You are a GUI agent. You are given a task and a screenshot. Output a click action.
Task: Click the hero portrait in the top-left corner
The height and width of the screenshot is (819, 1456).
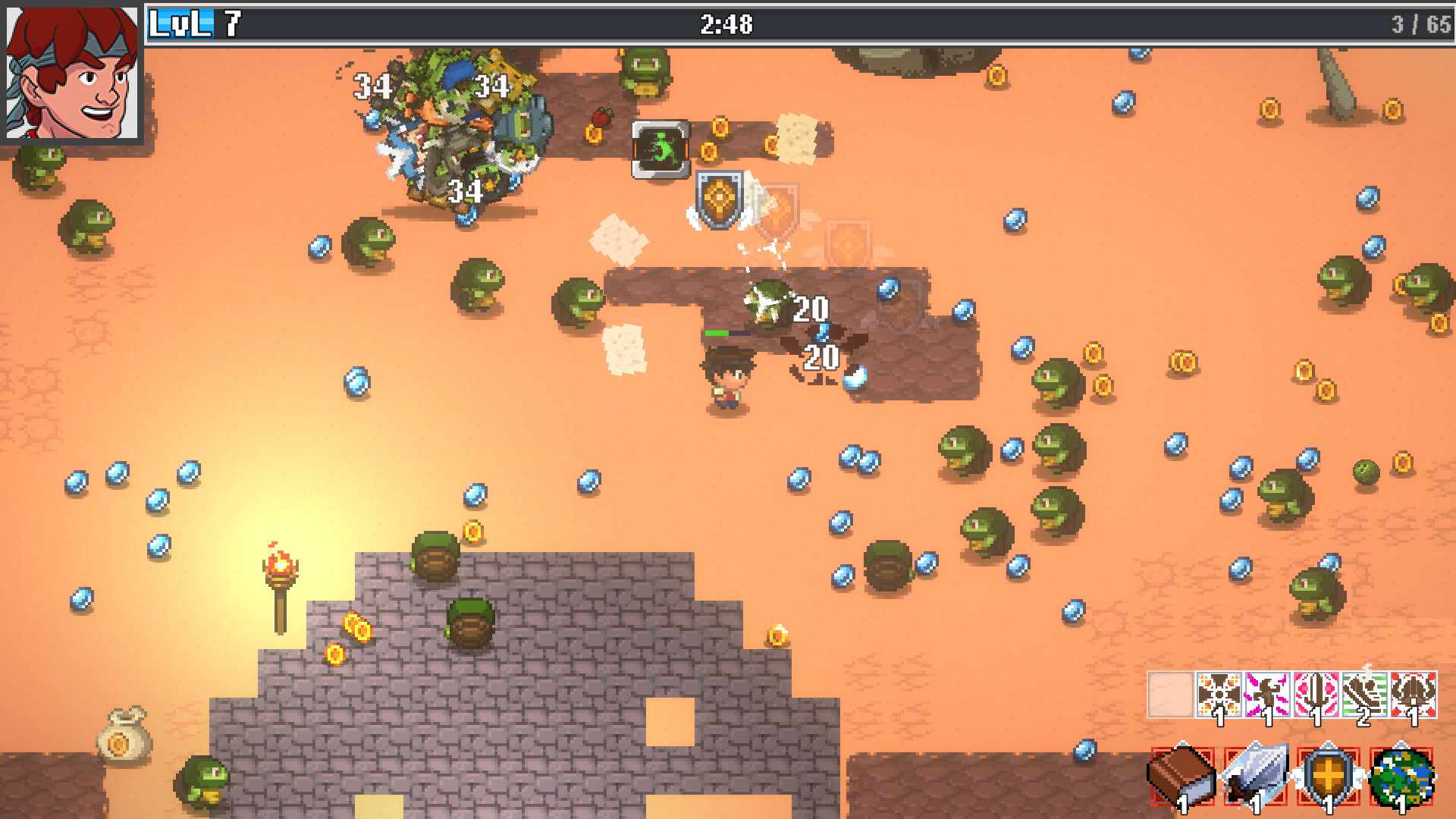(72, 74)
